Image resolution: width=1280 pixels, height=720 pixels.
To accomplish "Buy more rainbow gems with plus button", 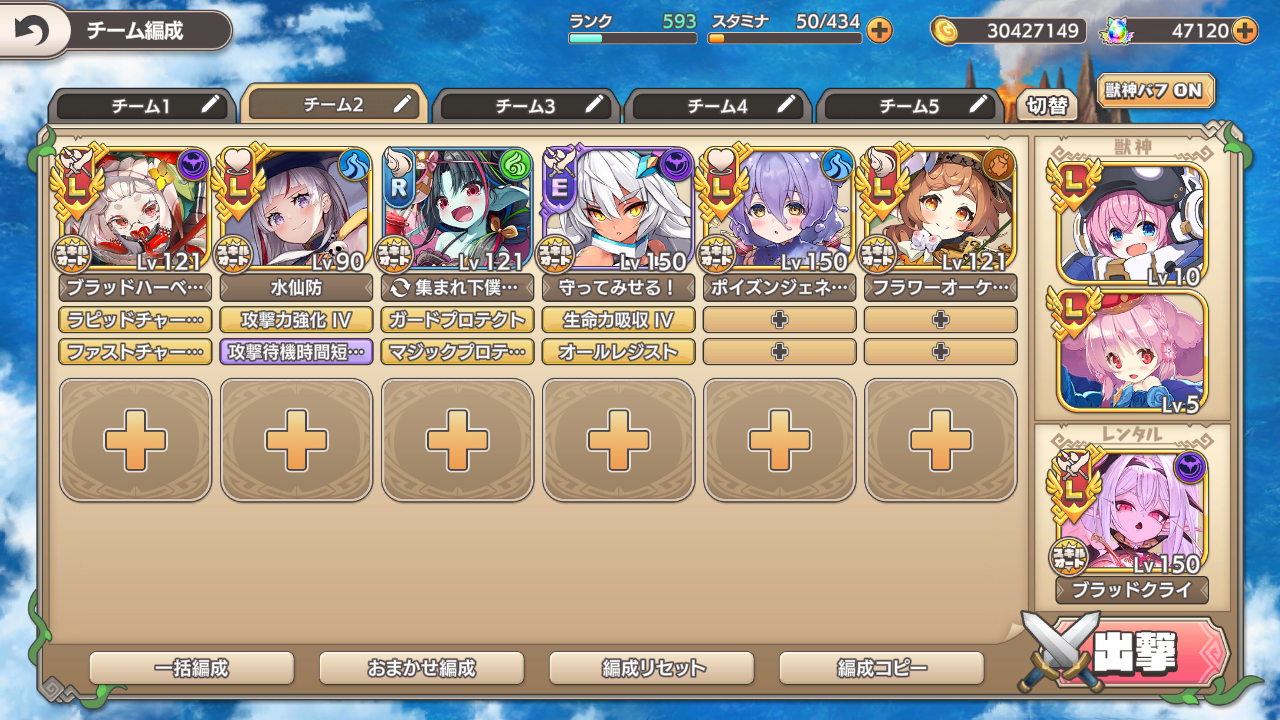I will (x=1245, y=31).
